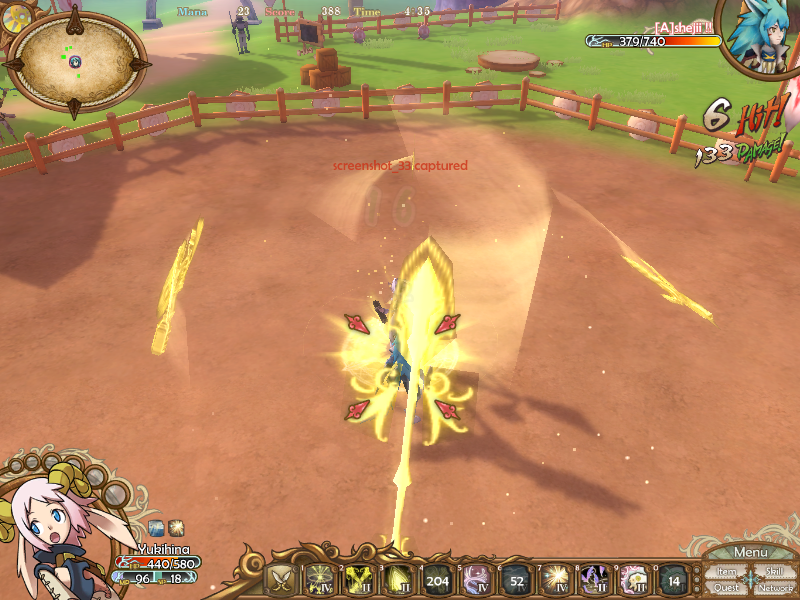Image resolution: width=800 pixels, height=600 pixels.
Task: Open the Item inventory button
Action: (x=727, y=572)
